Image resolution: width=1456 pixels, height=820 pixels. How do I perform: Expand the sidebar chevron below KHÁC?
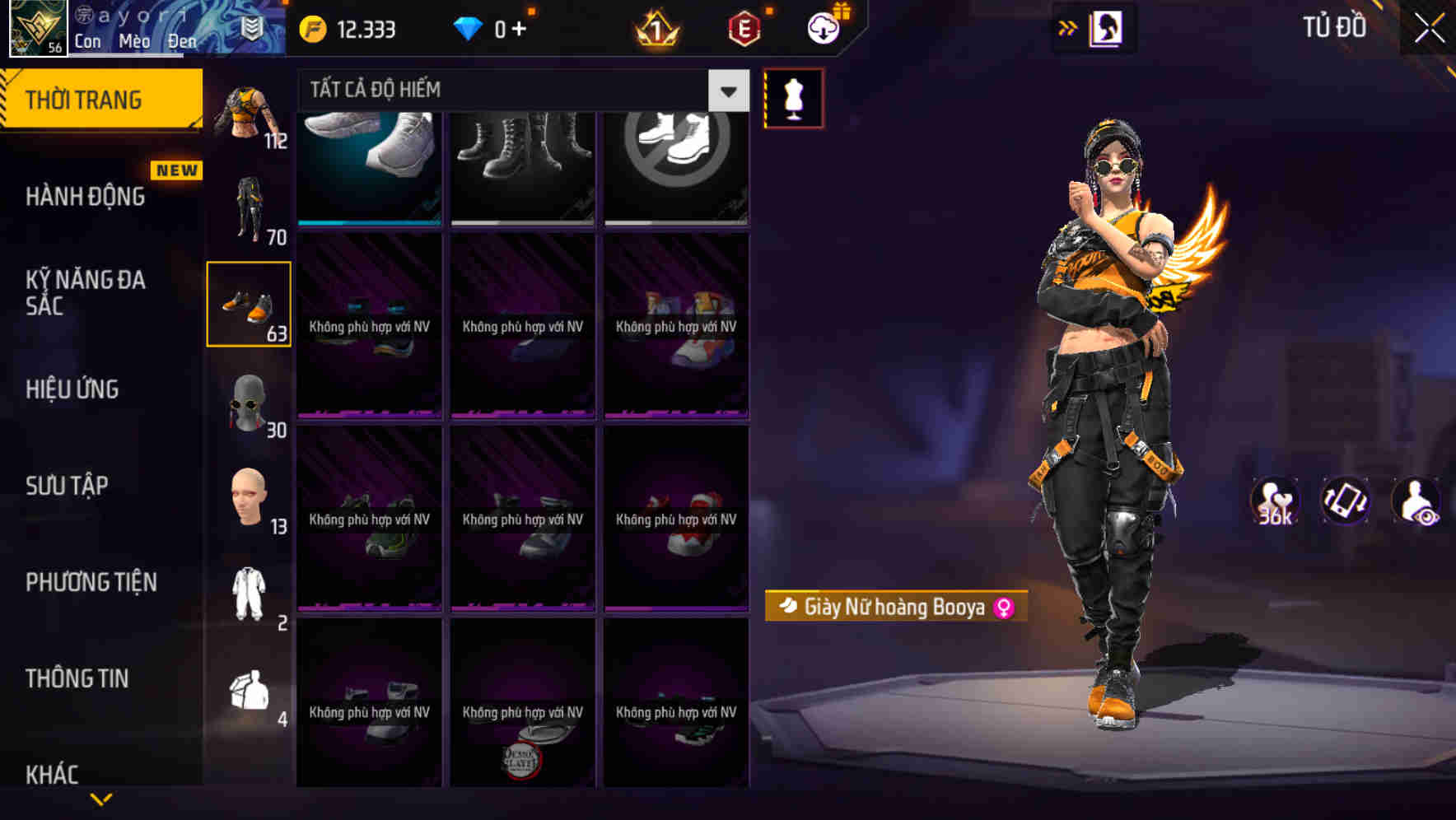[x=100, y=800]
